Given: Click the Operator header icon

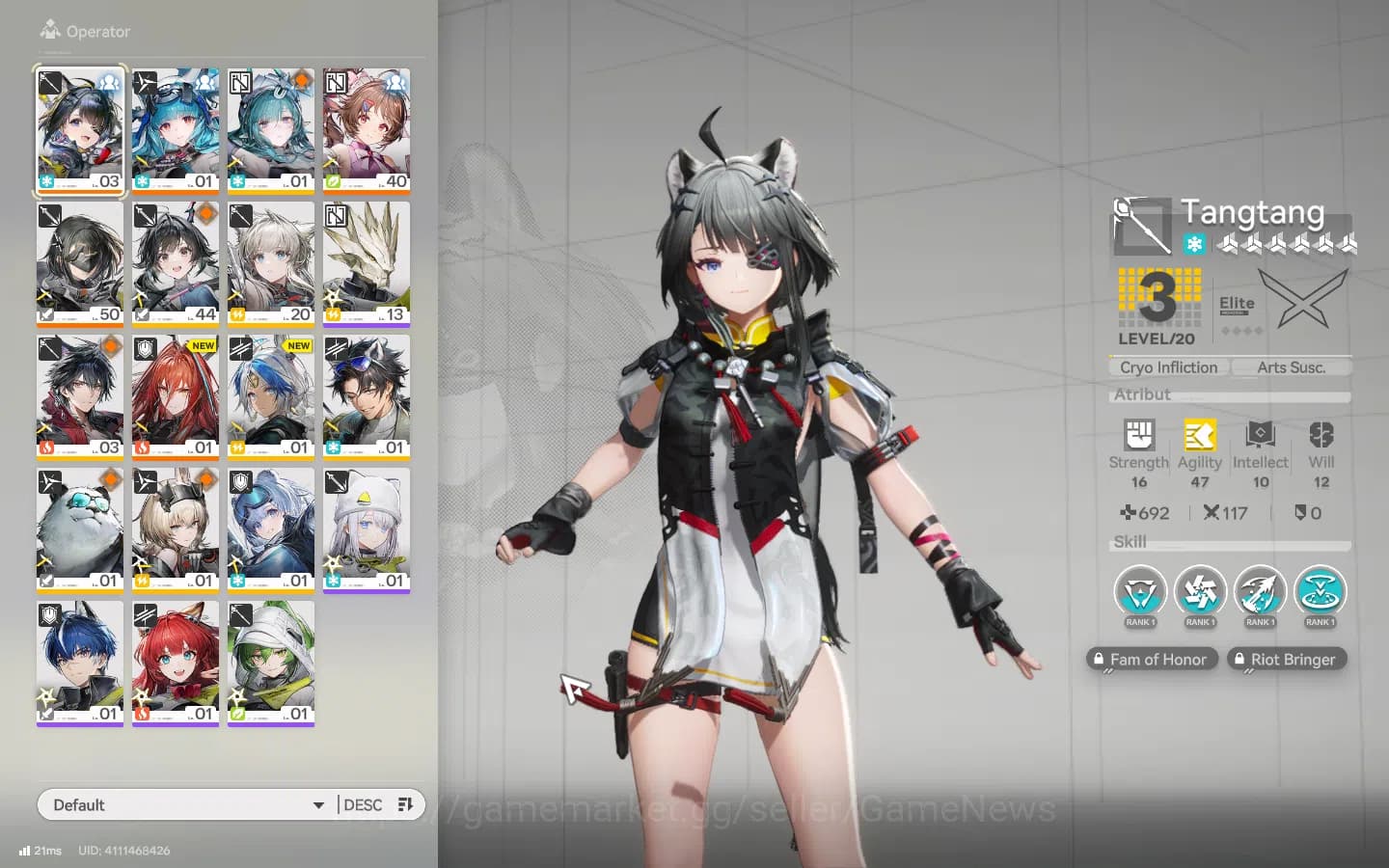Looking at the screenshot, I should 49,27.
